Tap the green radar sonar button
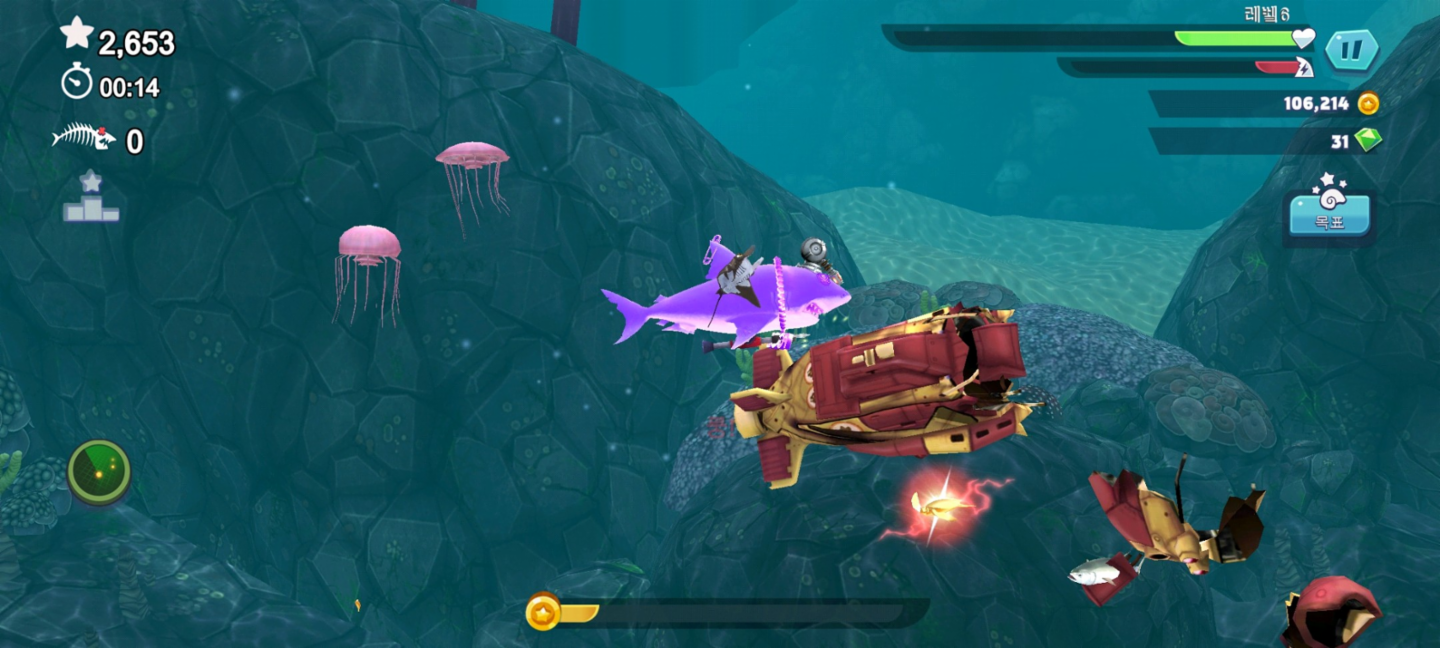This screenshot has height=648, width=1440. [99, 471]
